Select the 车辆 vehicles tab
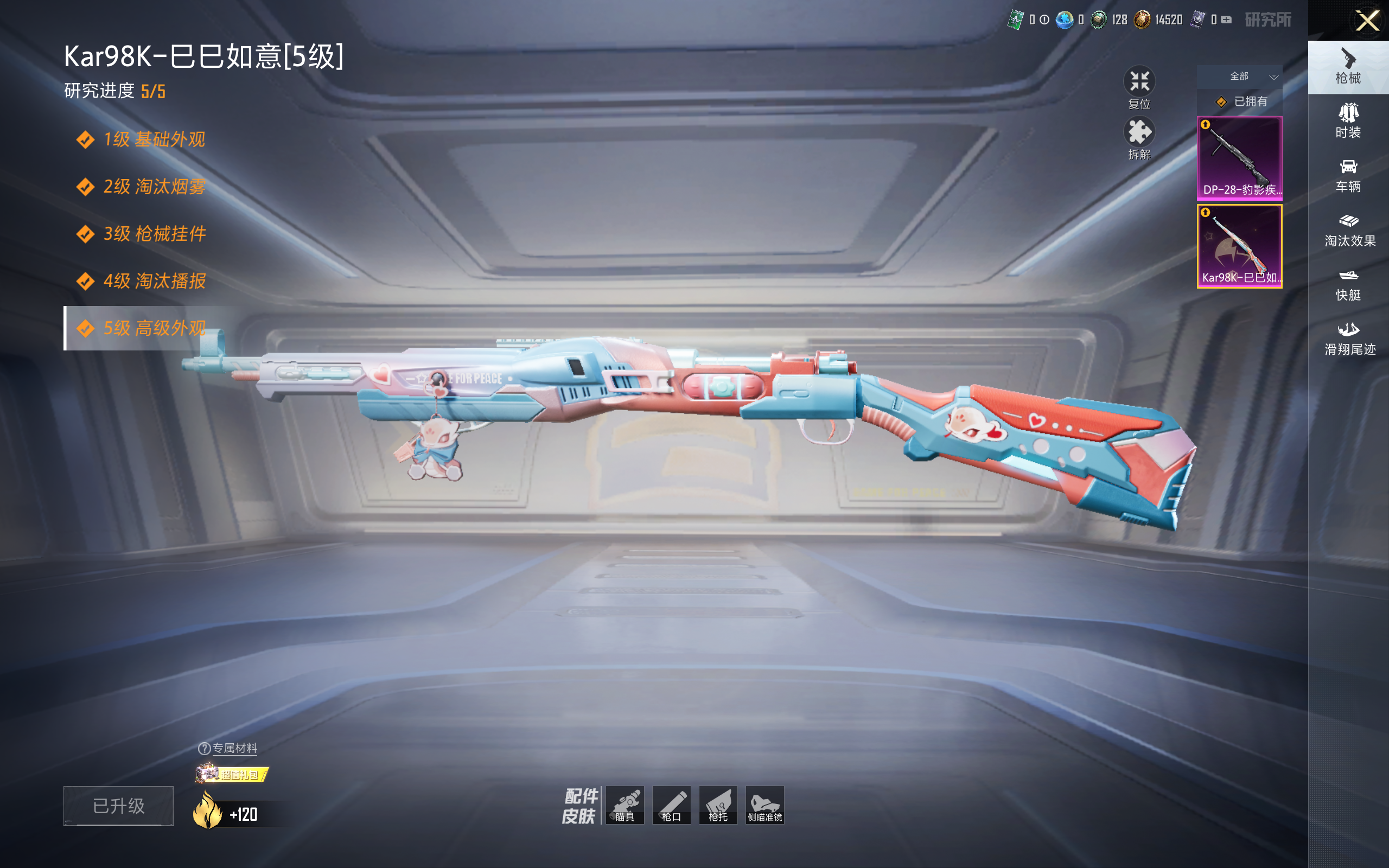 (x=1348, y=176)
